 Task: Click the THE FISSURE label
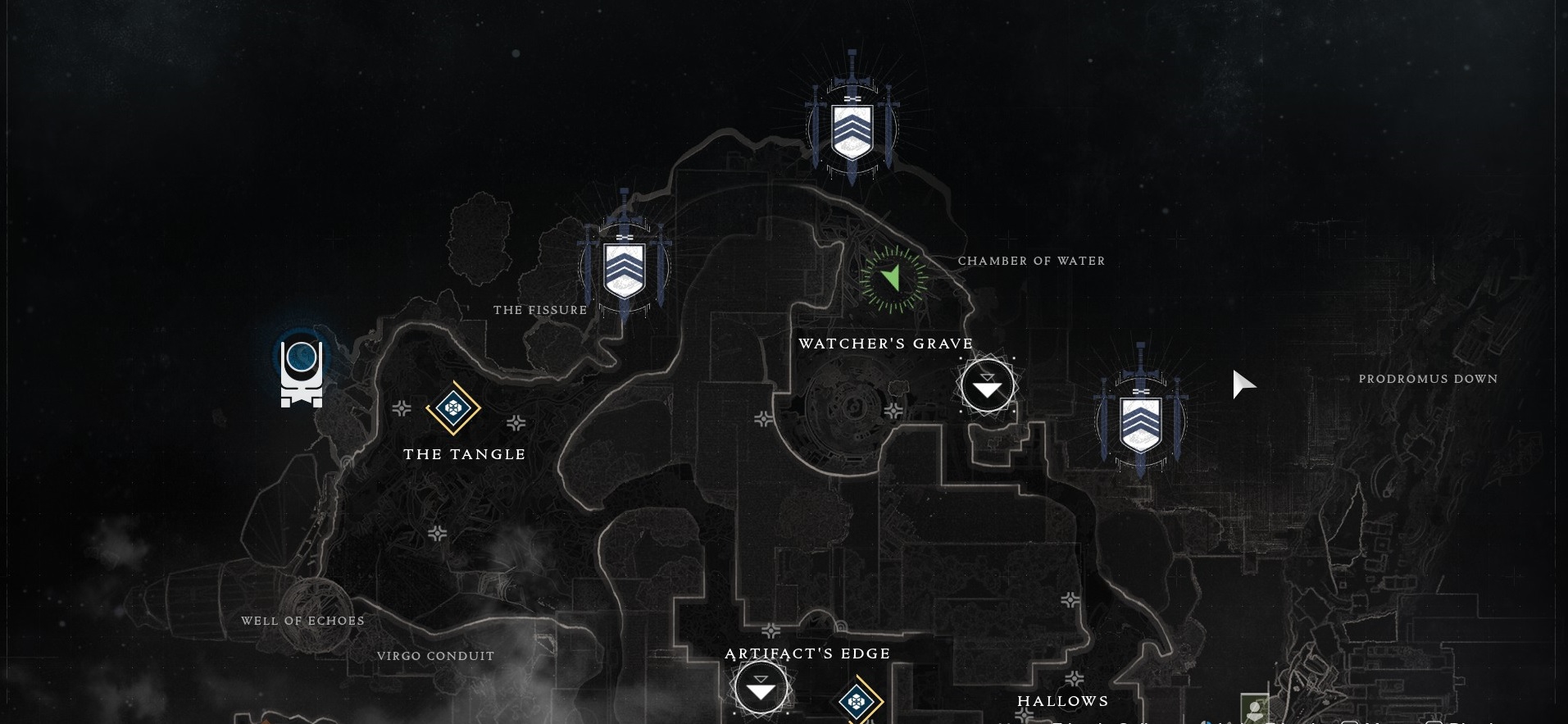(541, 310)
